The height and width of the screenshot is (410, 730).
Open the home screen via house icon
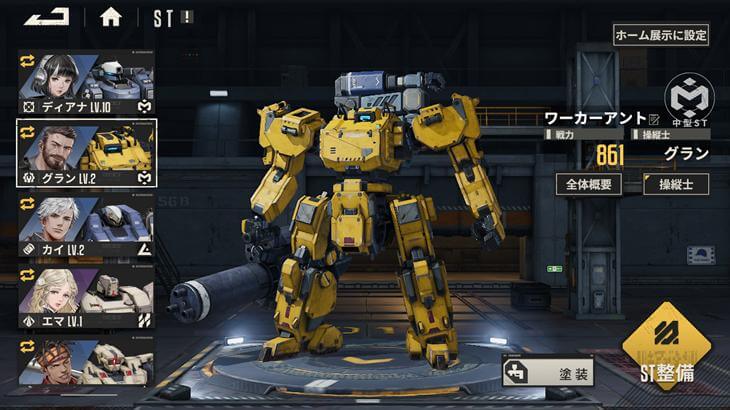(x=110, y=17)
